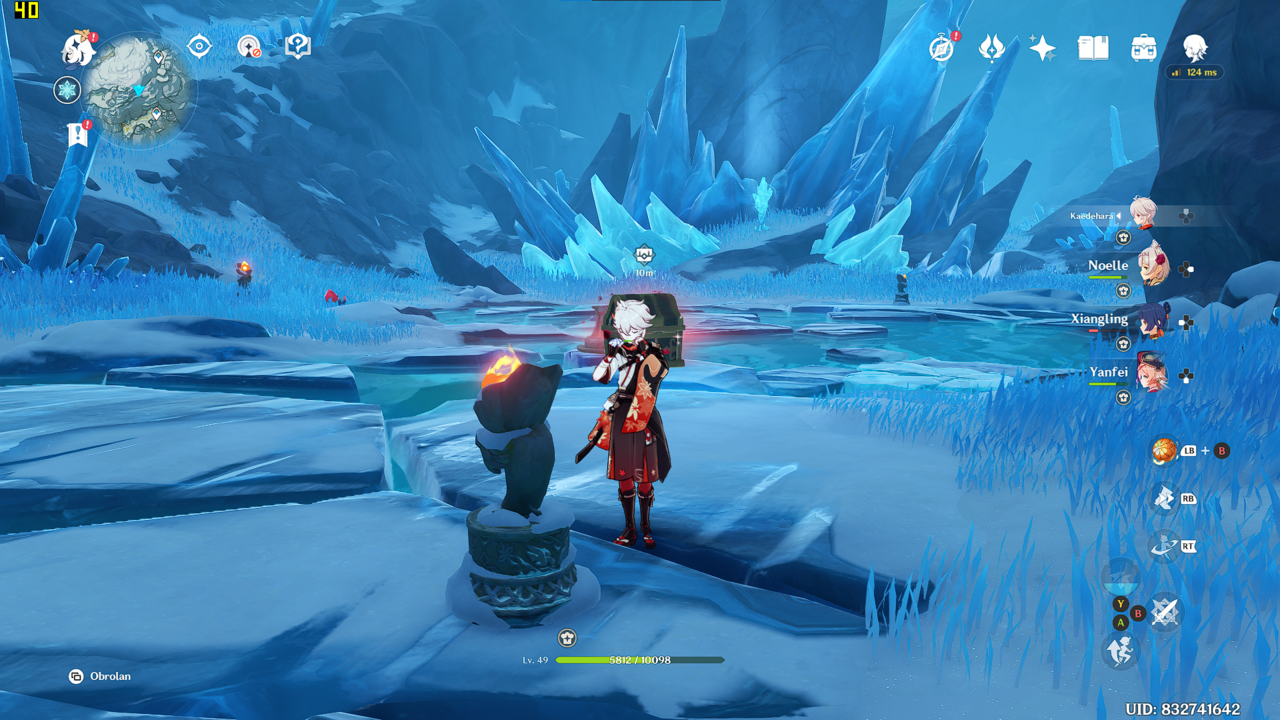Open the compass Events icon
The height and width of the screenshot is (720, 1280).
(x=941, y=48)
